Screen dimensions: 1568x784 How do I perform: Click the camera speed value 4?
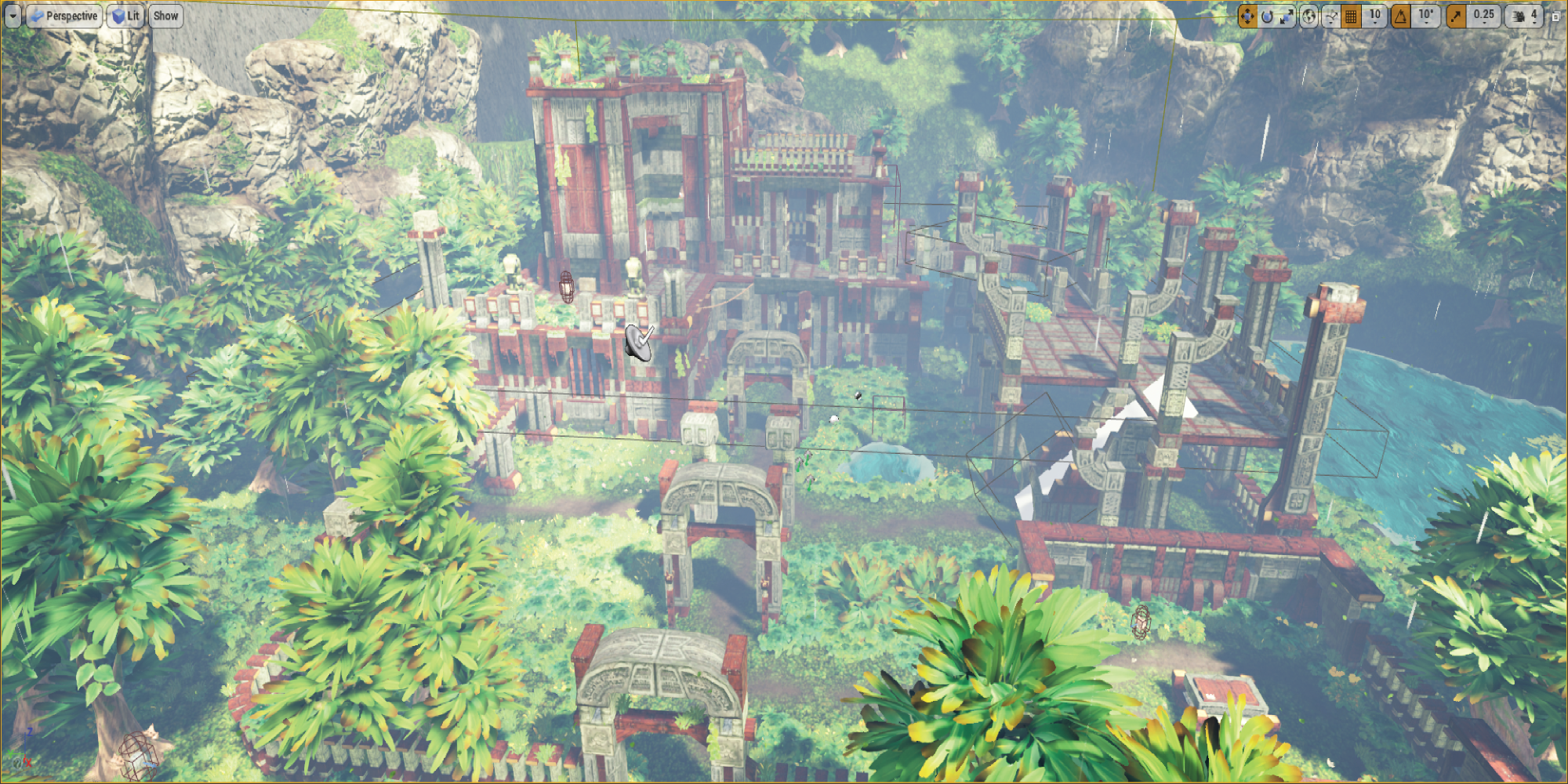coord(1535,16)
